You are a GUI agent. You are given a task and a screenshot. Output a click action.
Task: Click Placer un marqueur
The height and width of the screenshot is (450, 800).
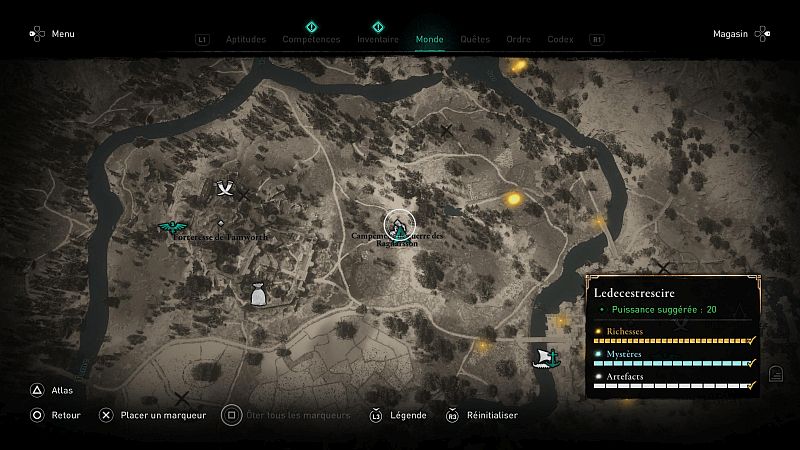pos(152,415)
